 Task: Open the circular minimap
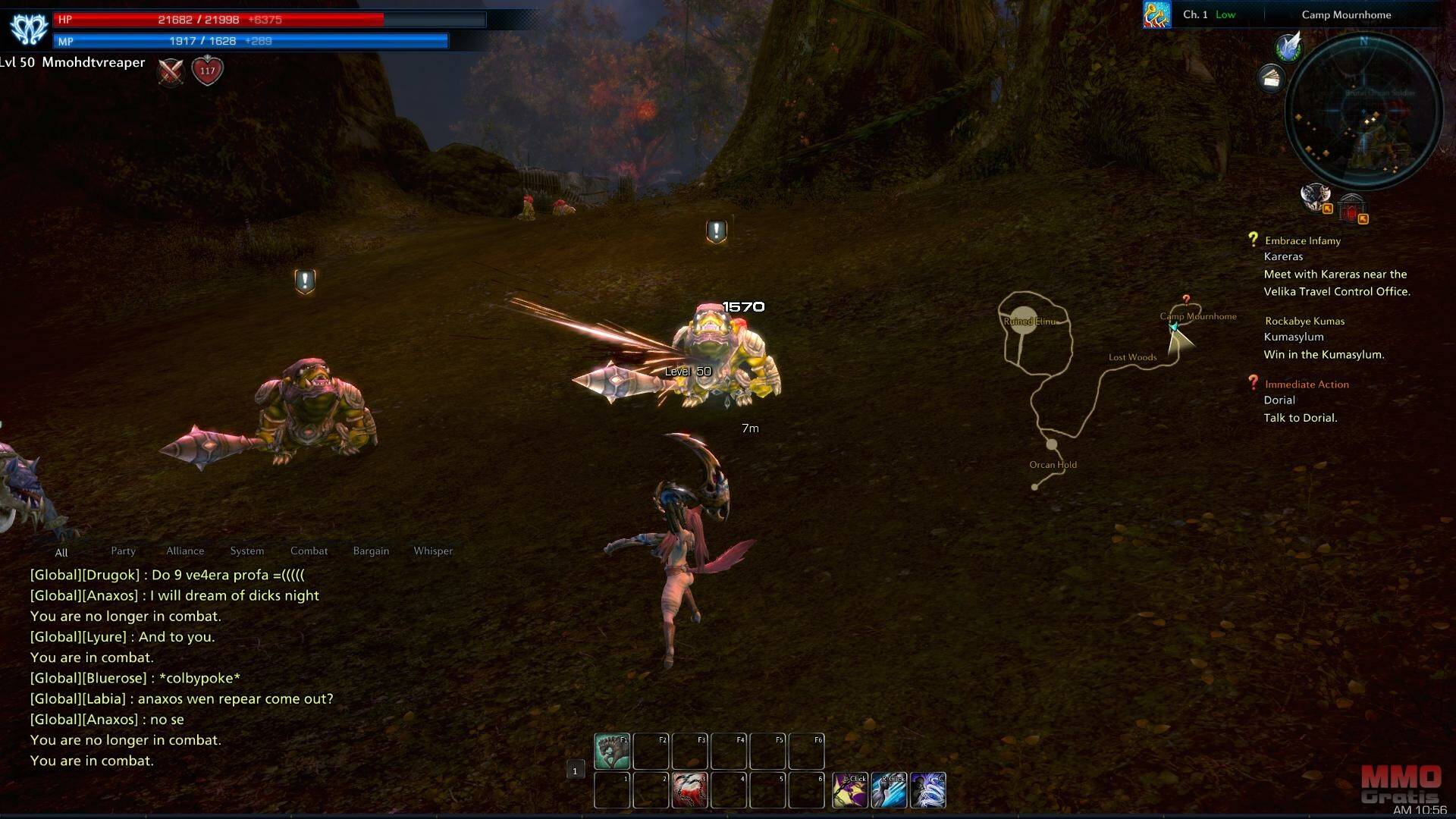(x=1363, y=111)
